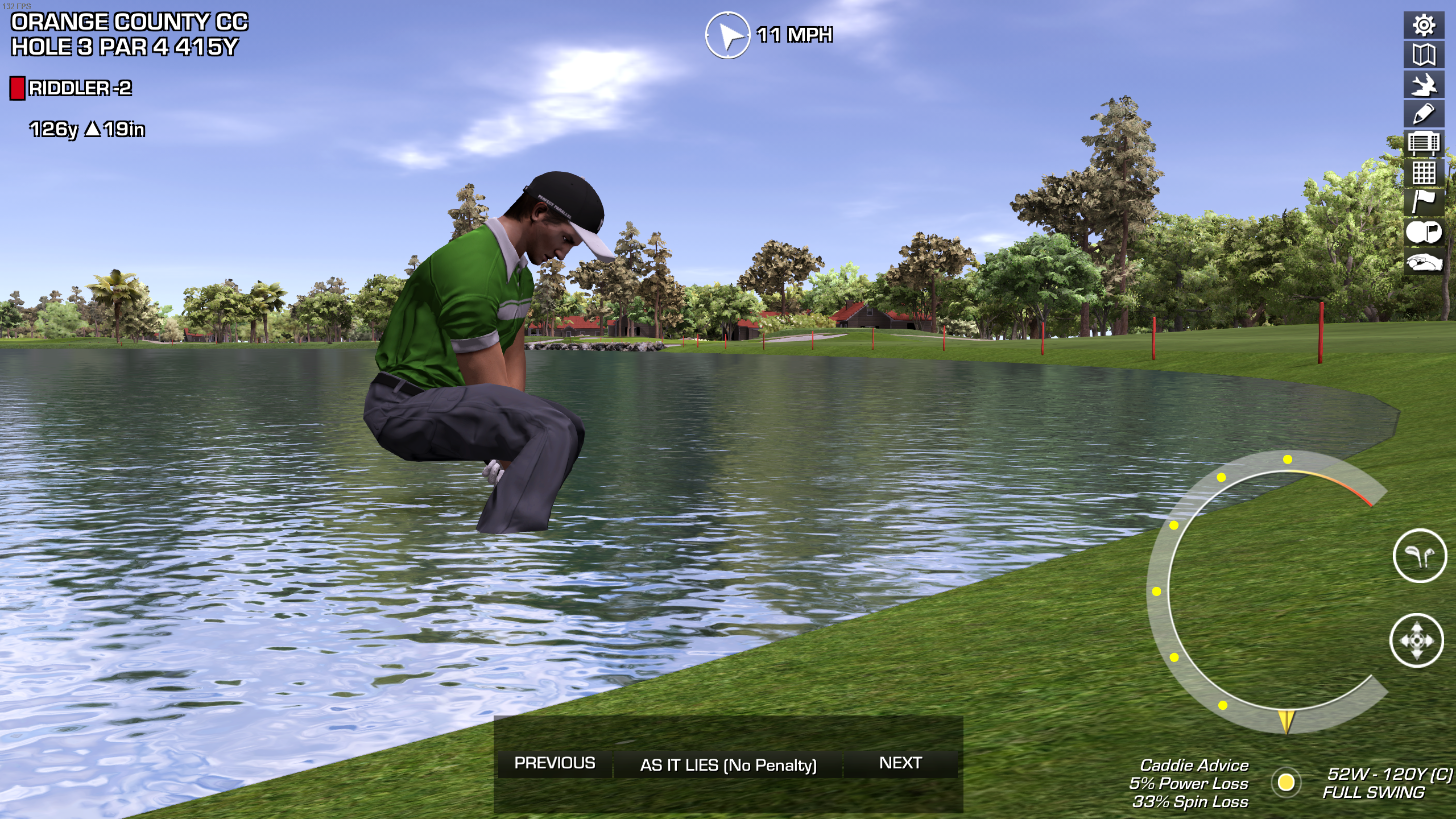Show the scoreboard icon

[x=1424, y=143]
